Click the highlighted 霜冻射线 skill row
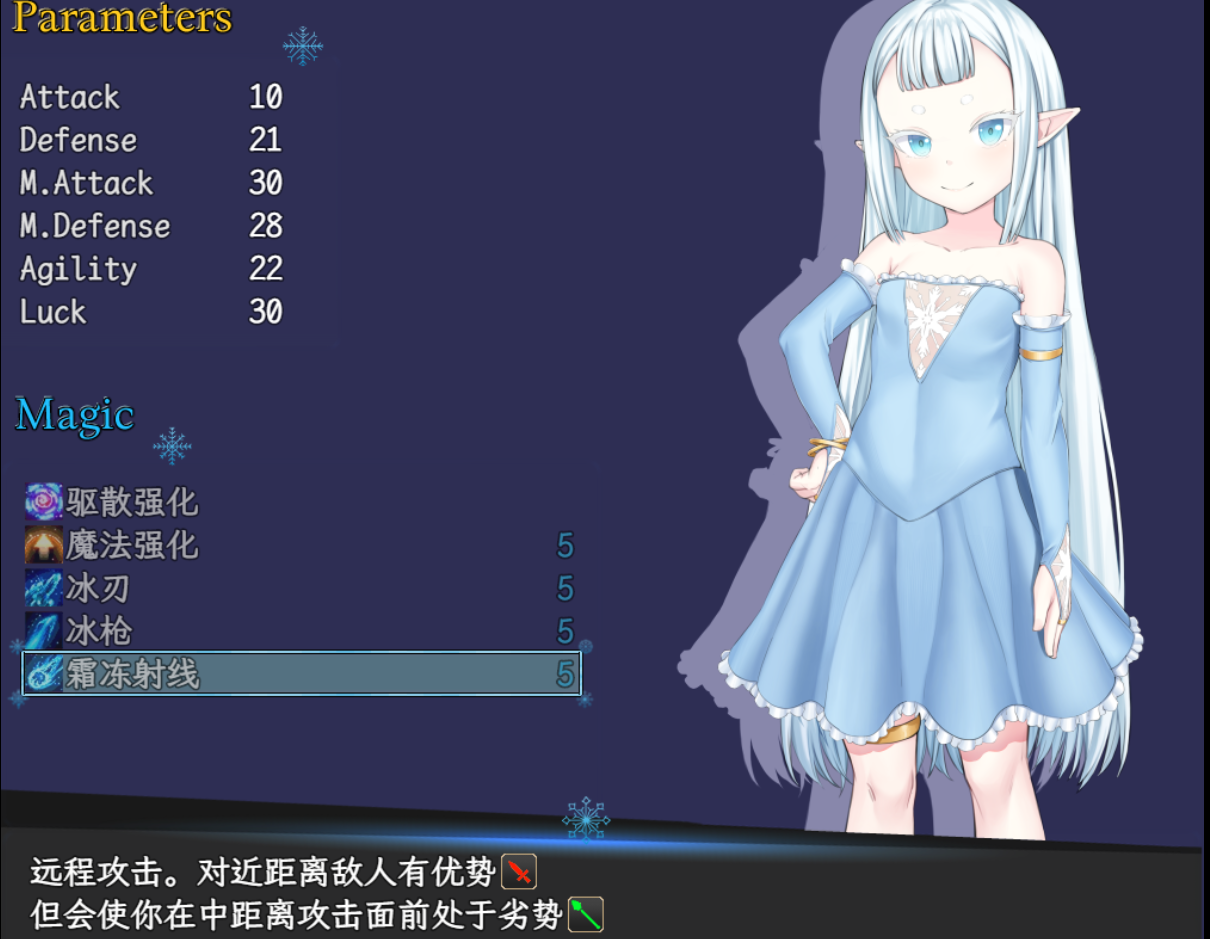1210x939 pixels. [300, 674]
